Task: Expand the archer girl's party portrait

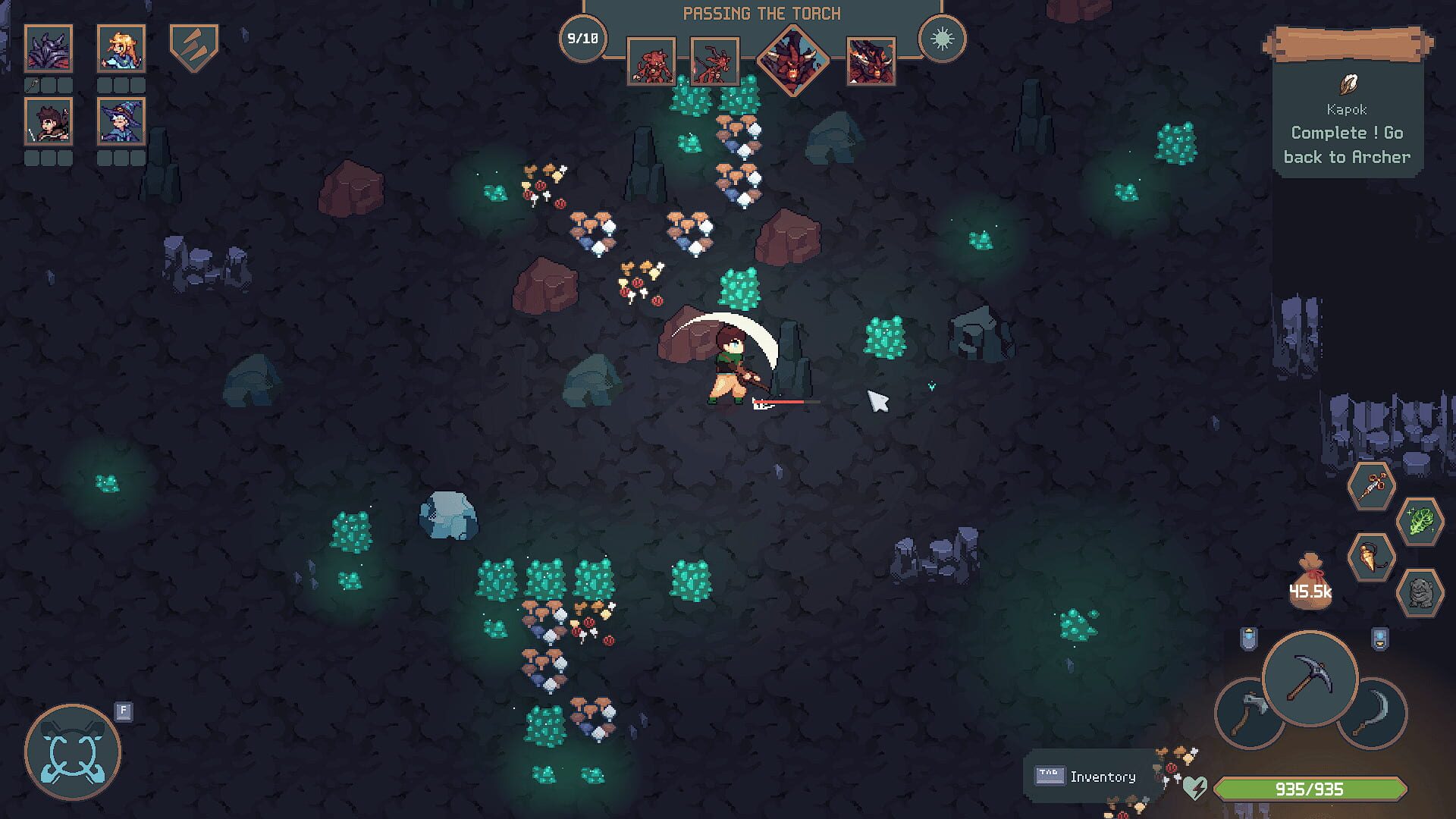Action: point(121,48)
